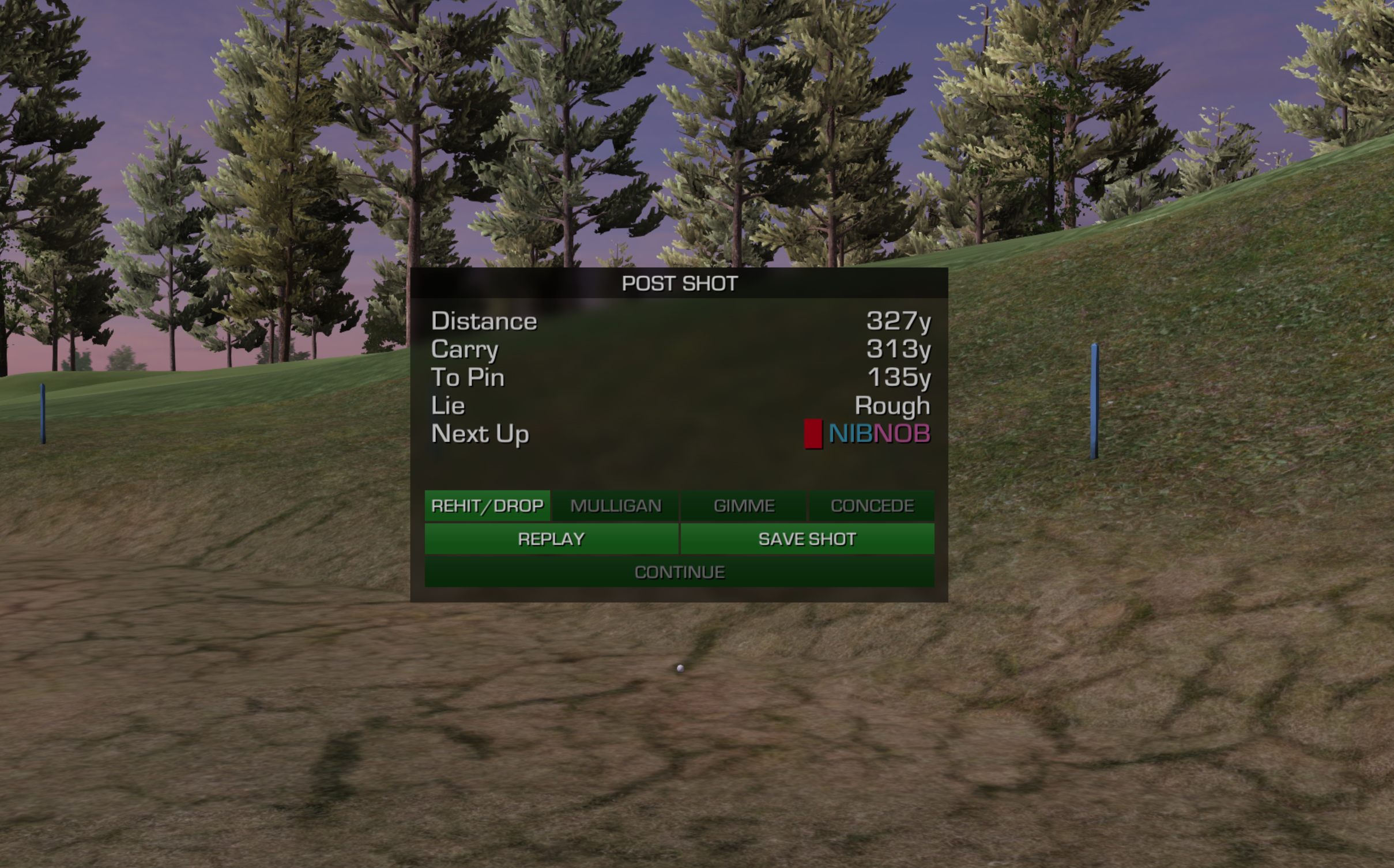Choose the Rehit/Drop option

[487, 505]
